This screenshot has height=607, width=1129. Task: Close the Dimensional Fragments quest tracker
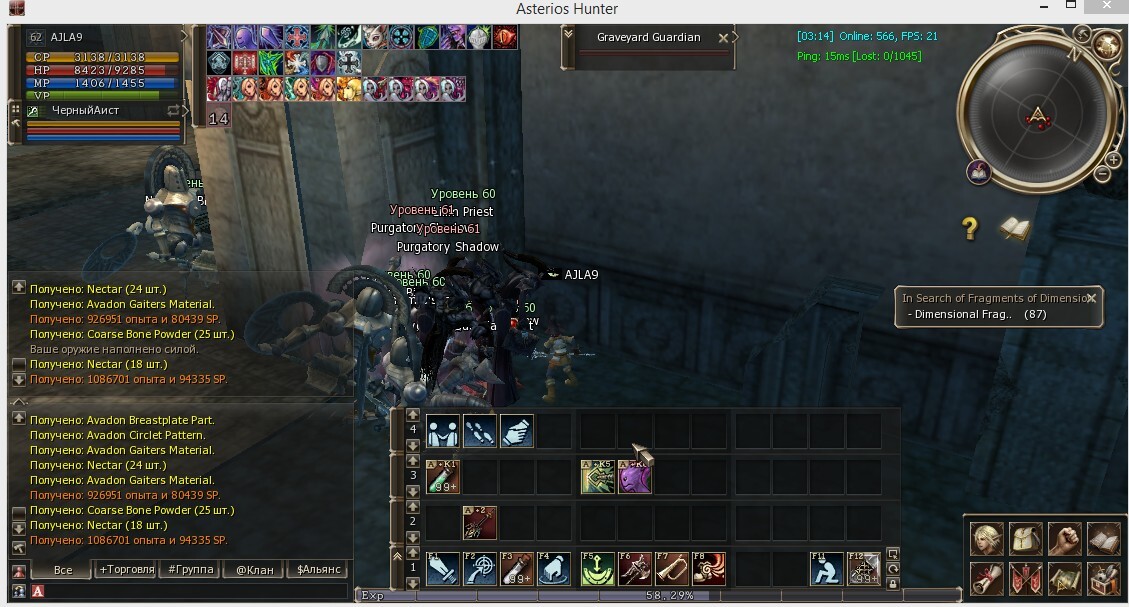1091,298
